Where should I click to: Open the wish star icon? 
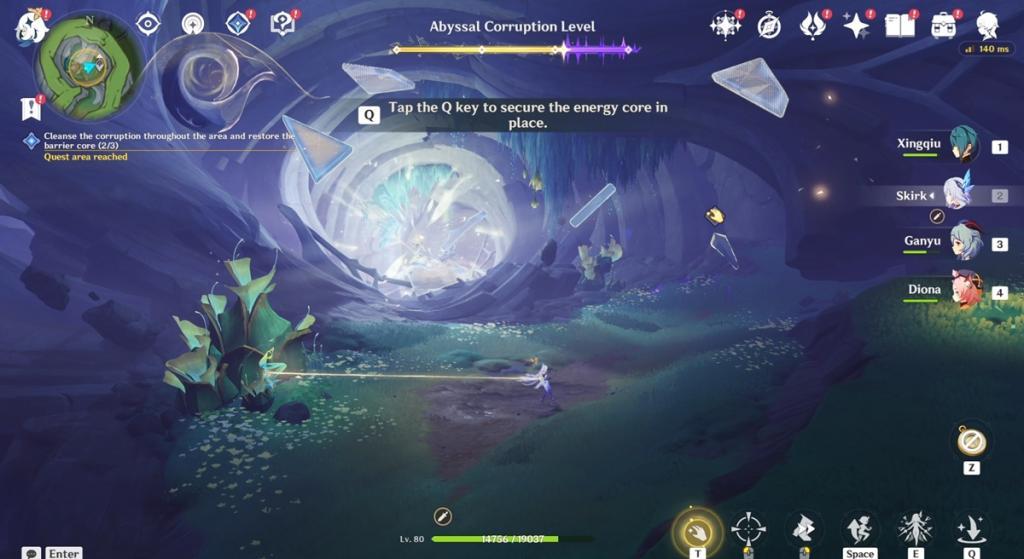click(x=856, y=26)
